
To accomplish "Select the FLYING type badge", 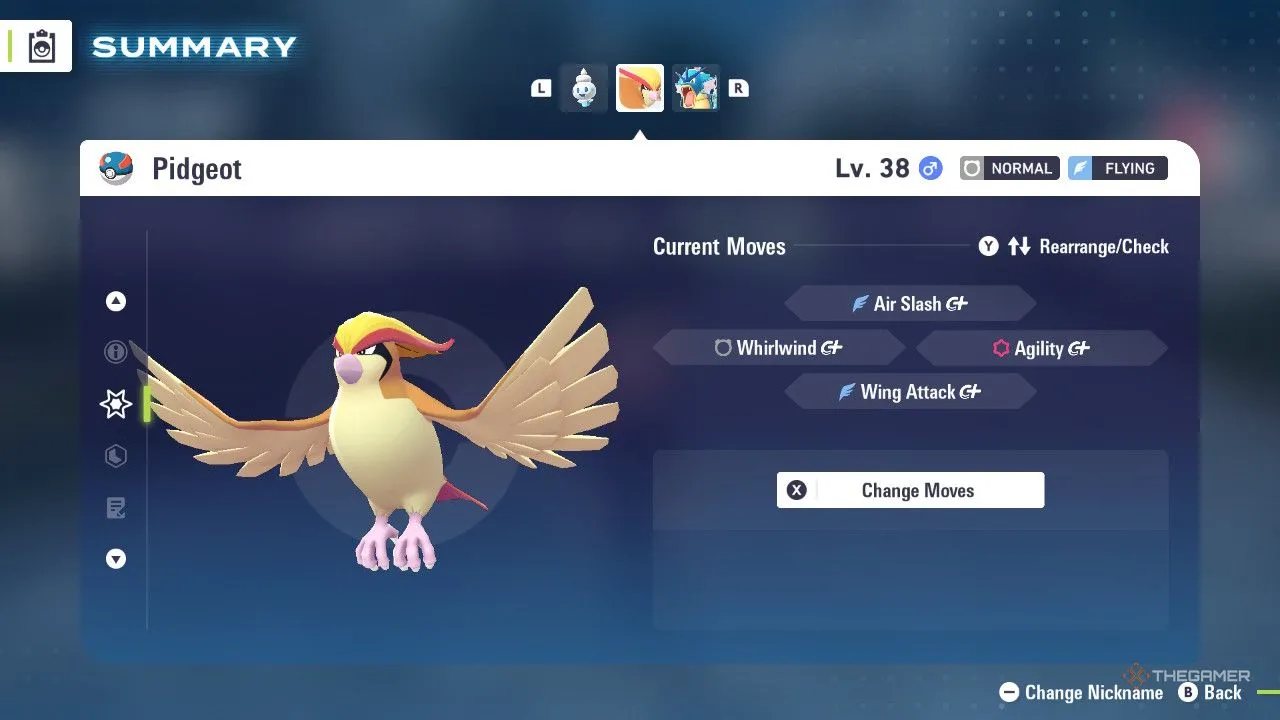I will (x=1117, y=168).
